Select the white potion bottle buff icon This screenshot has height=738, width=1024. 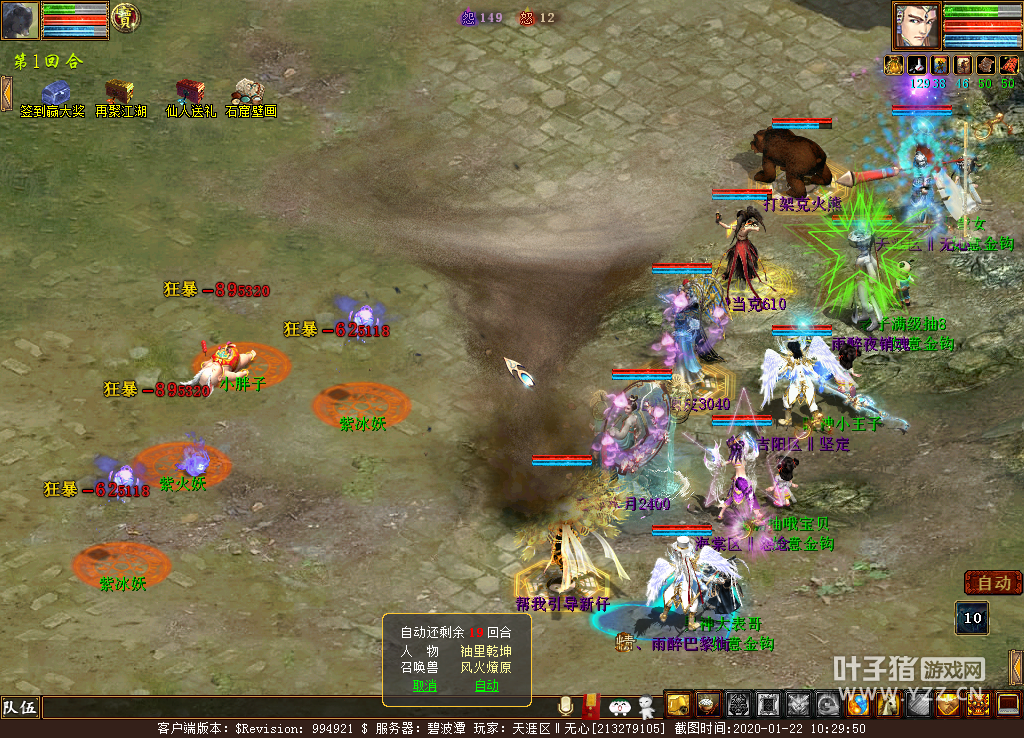(x=916, y=65)
